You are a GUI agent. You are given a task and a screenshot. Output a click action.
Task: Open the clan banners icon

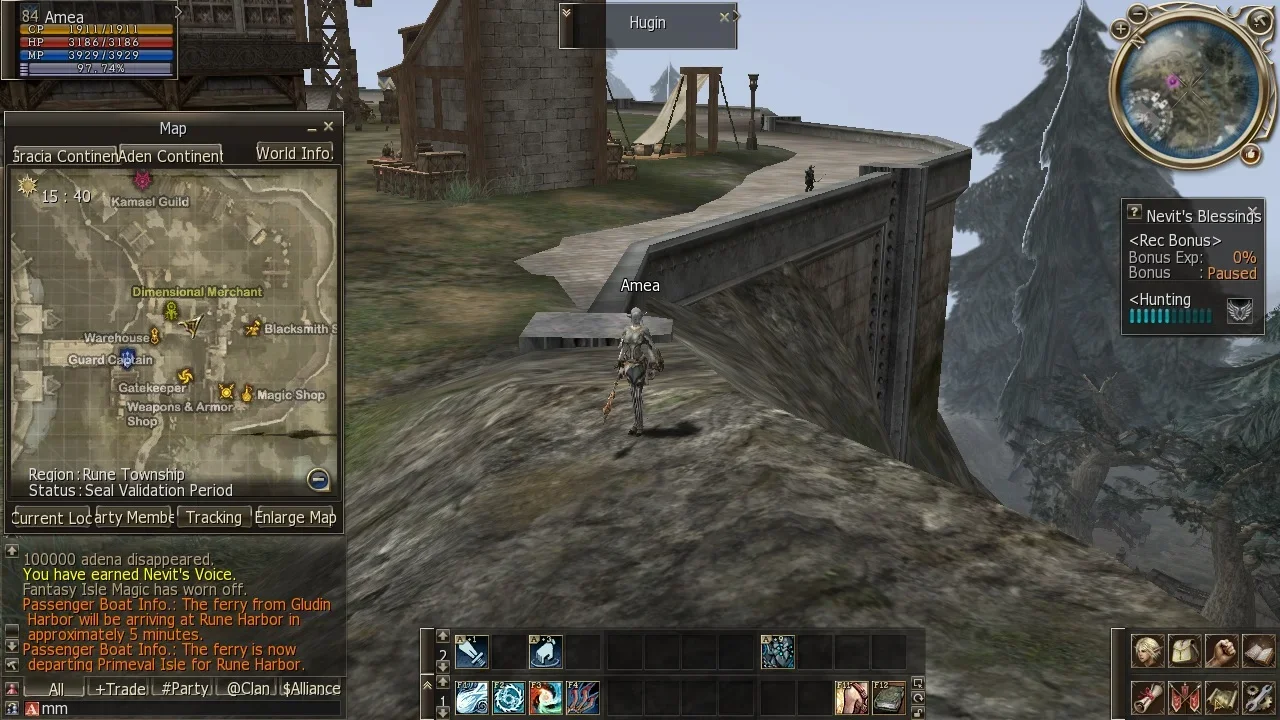[1184, 696]
